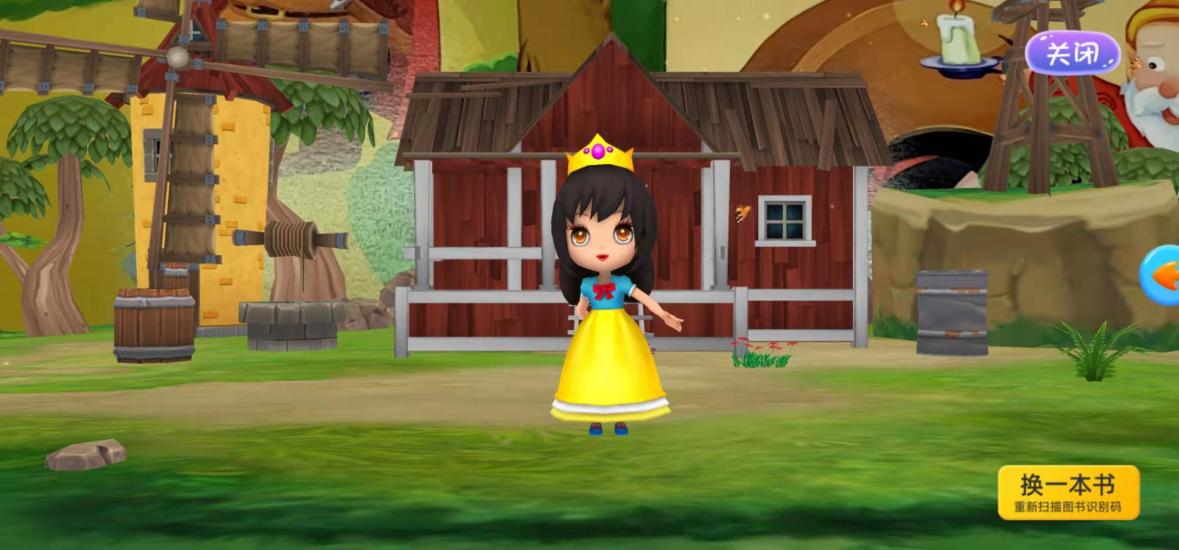Click the orange back arrow button
Viewport: 1179px width, 550px height.
click(1162, 275)
